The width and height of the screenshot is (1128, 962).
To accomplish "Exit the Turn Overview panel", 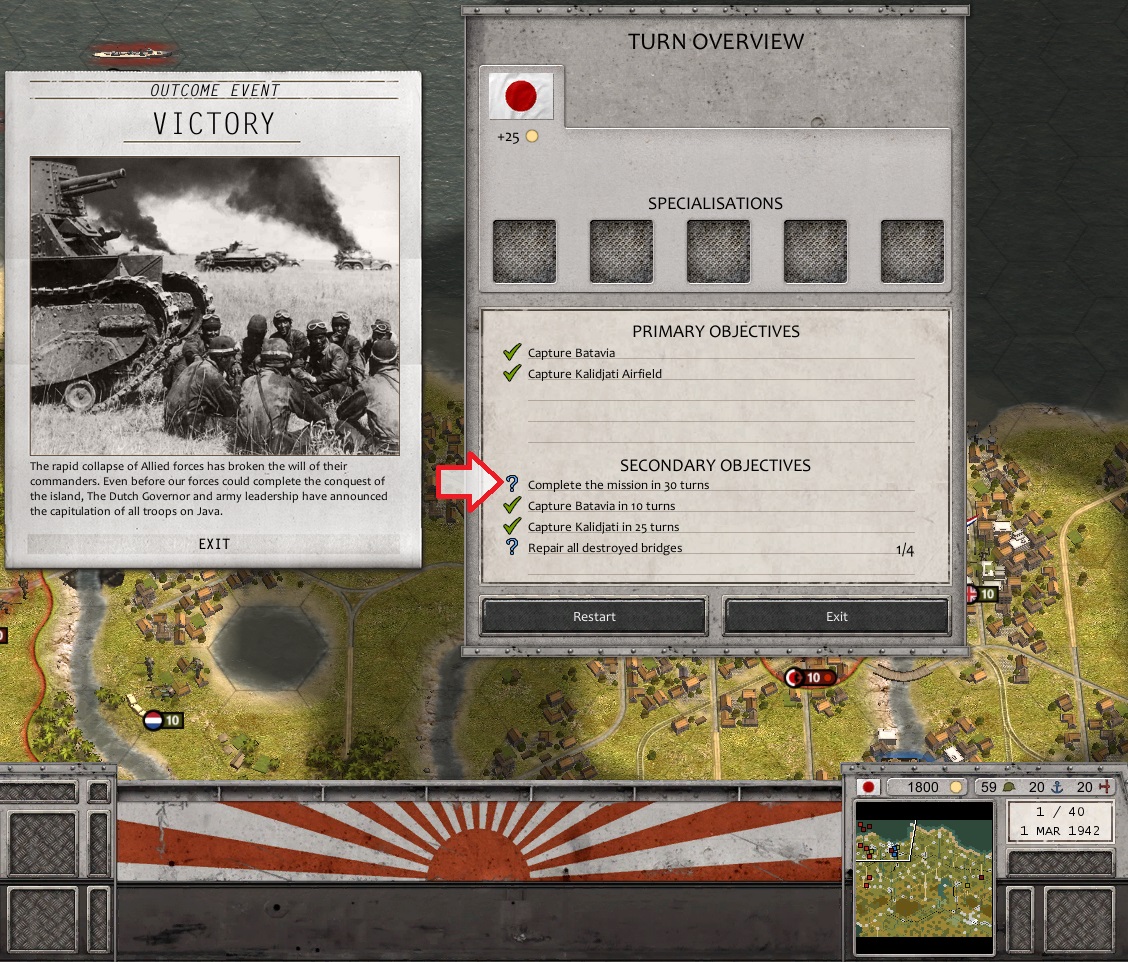I will 836,616.
